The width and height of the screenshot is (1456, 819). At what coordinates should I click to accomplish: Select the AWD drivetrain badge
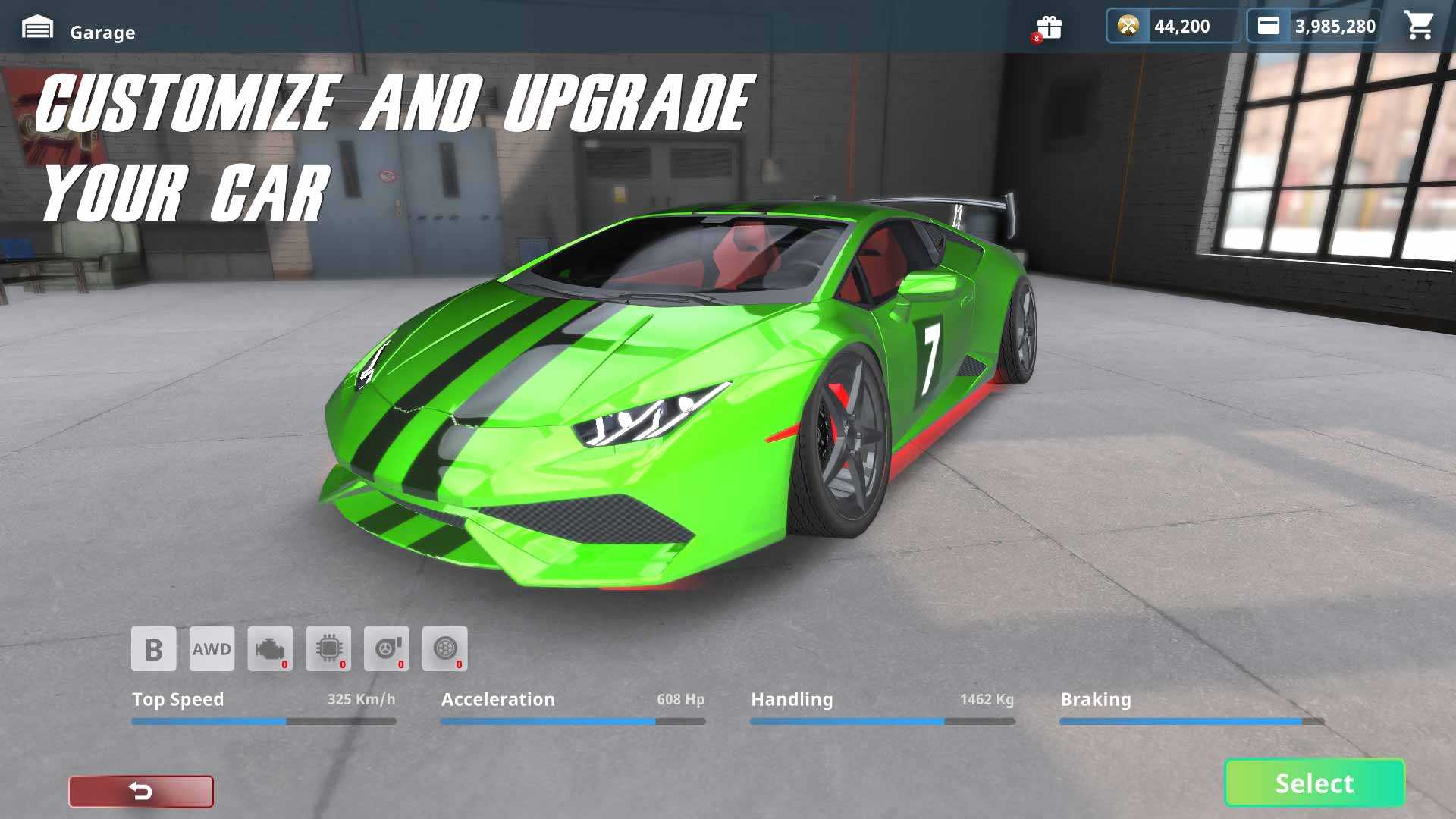212,649
